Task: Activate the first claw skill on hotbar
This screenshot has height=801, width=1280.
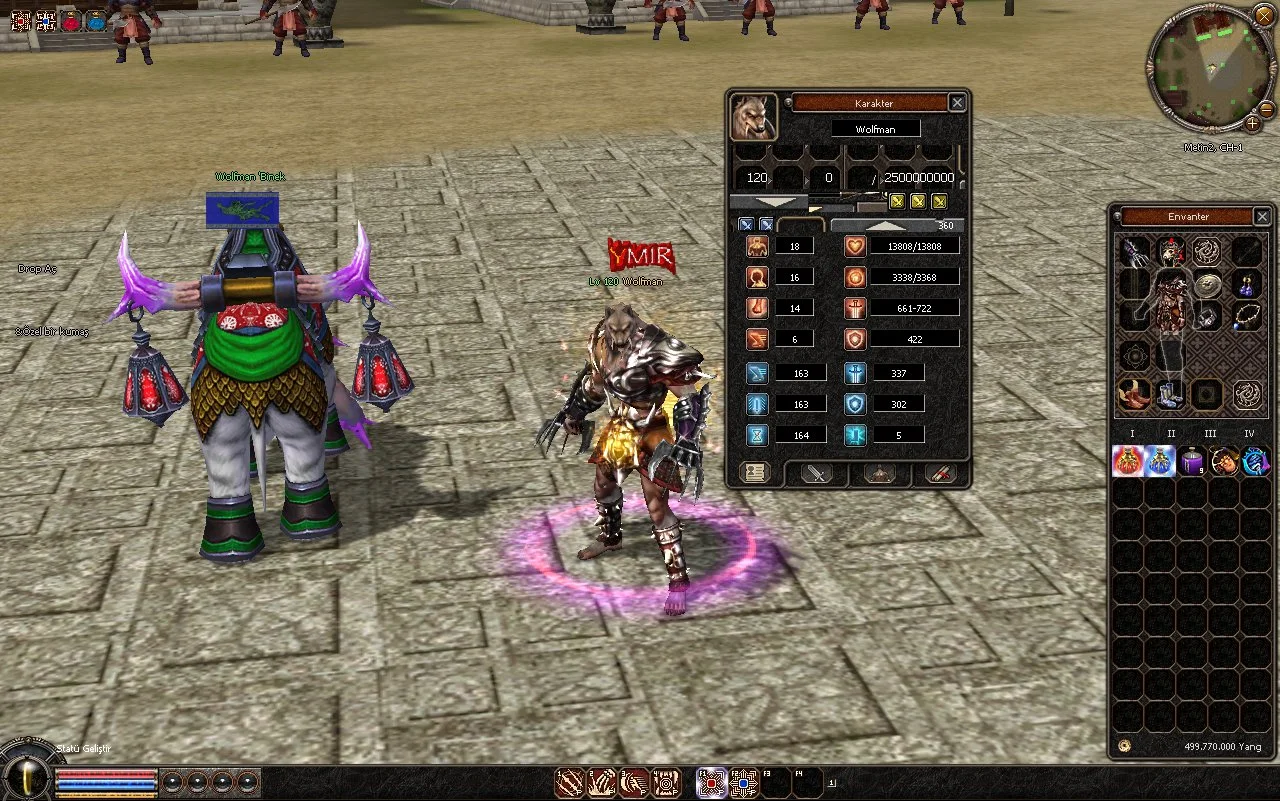Action: [x=570, y=782]
